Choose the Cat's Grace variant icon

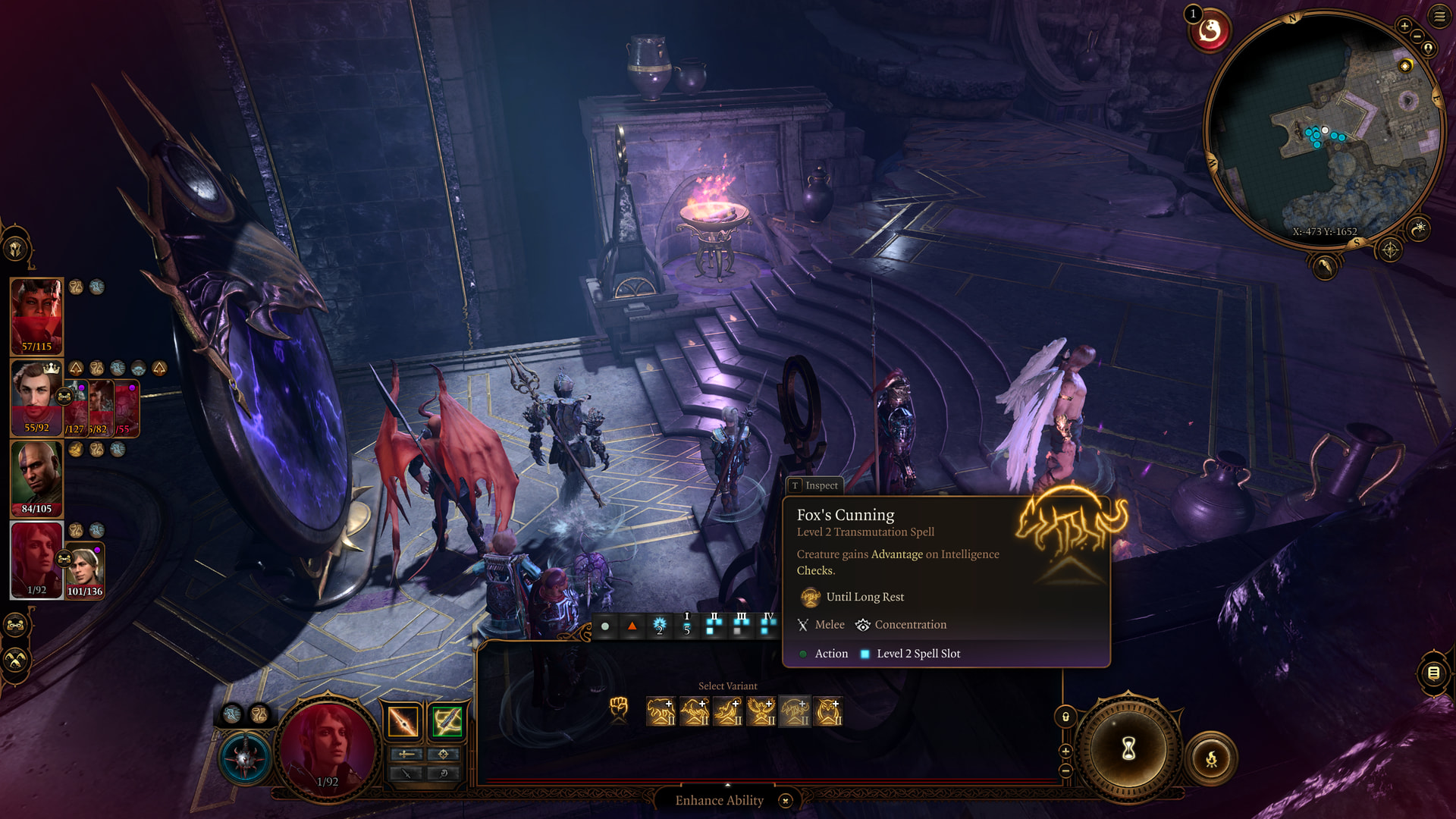point(727,712)
